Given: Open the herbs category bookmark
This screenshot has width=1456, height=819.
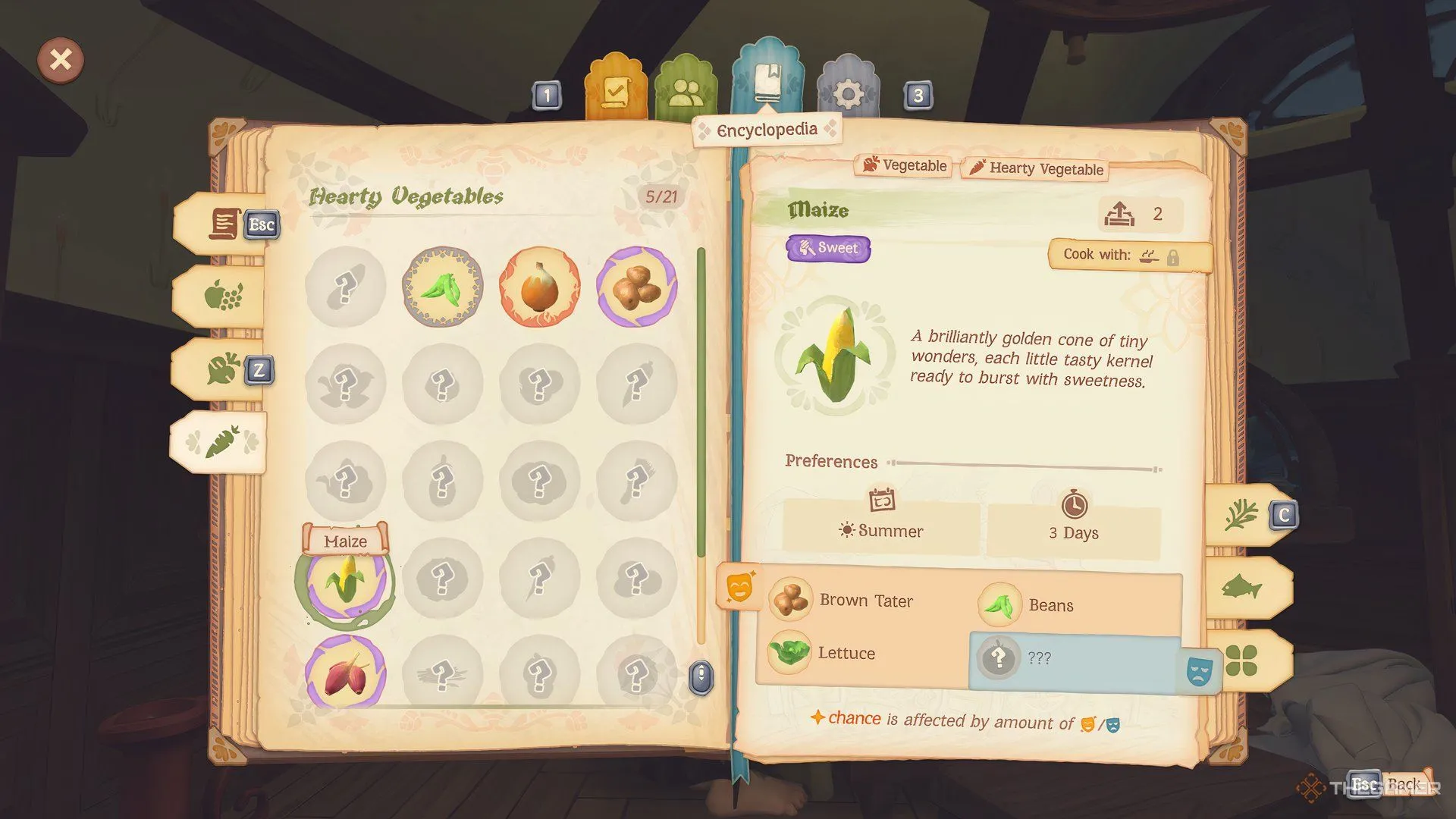Looking at the screenshot, I should coord(1241,516).
